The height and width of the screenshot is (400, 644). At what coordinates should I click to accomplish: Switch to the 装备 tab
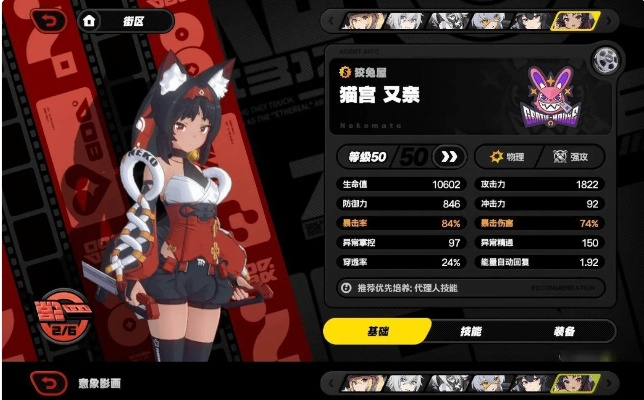click(x=564, y=331)
